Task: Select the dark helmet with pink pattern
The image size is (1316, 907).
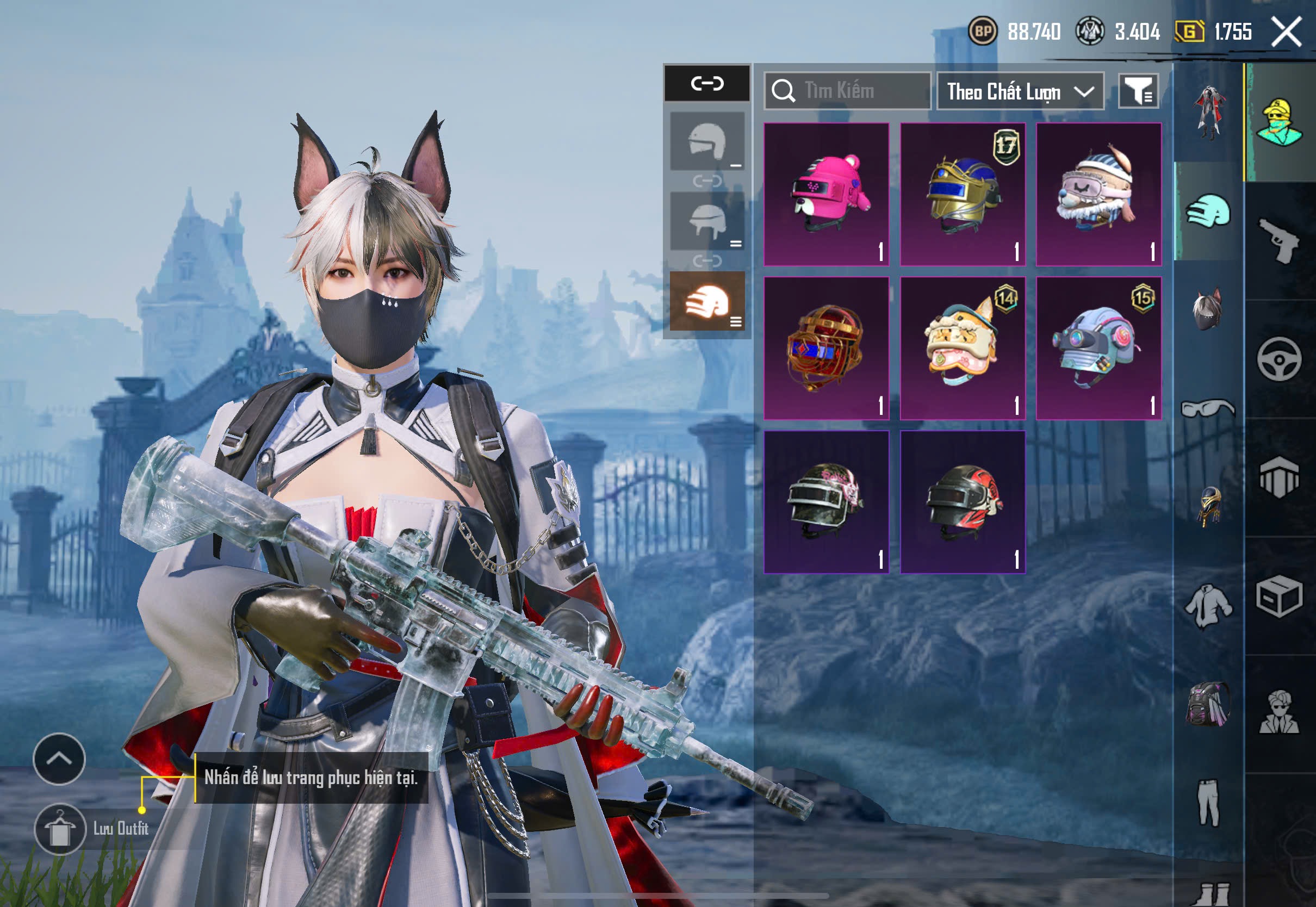Action: (x=826, y=502)
